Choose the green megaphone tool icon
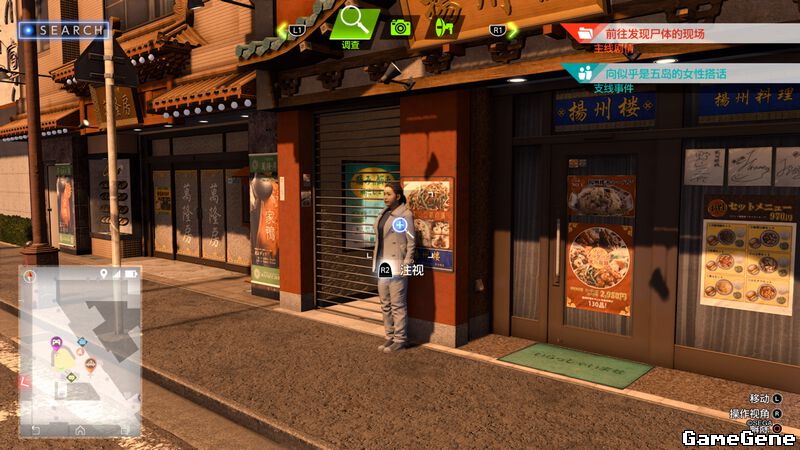This screenshot has width=800, height=450. click(x=445, y=27)
